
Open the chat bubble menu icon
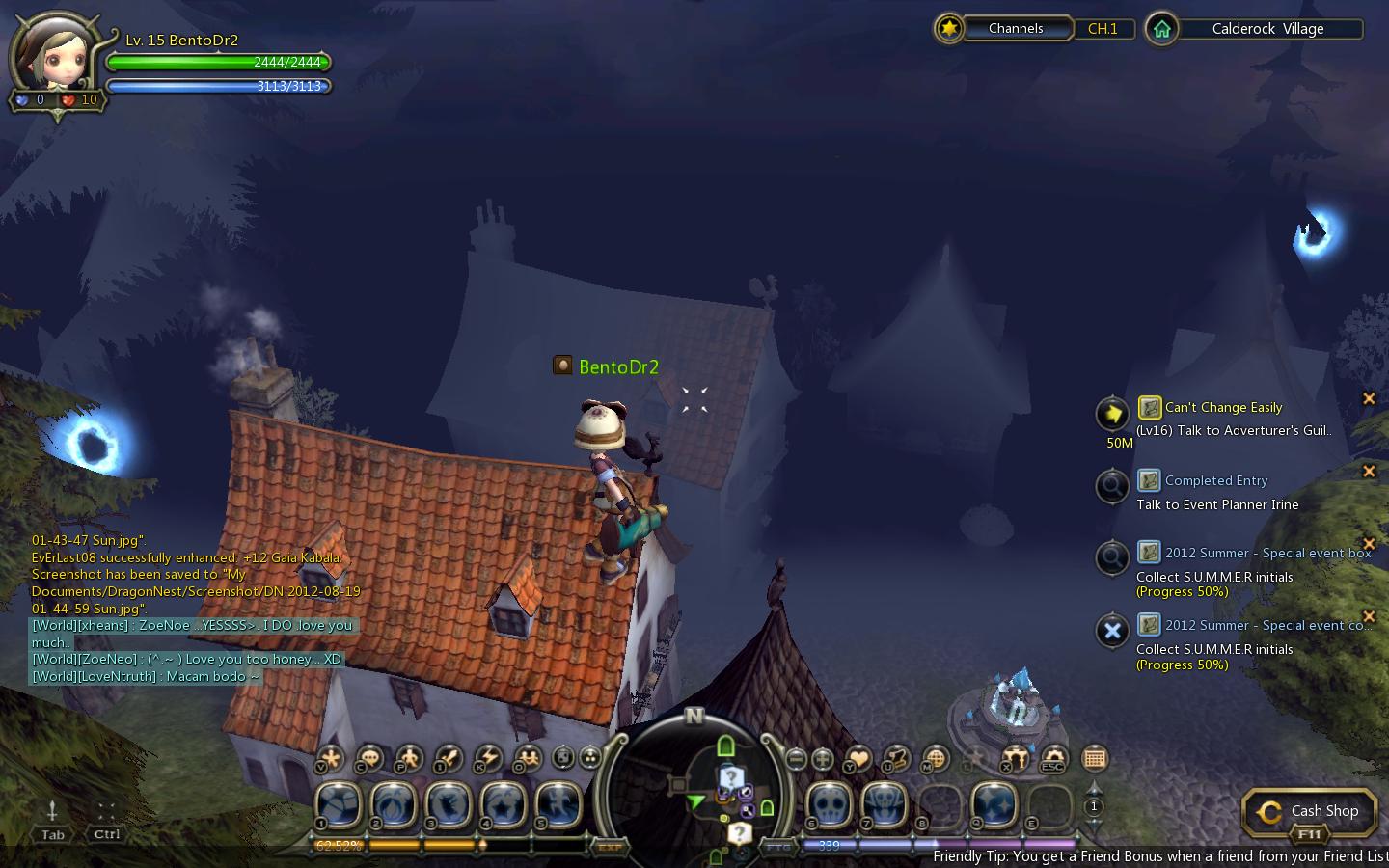[x=370, y=758]
